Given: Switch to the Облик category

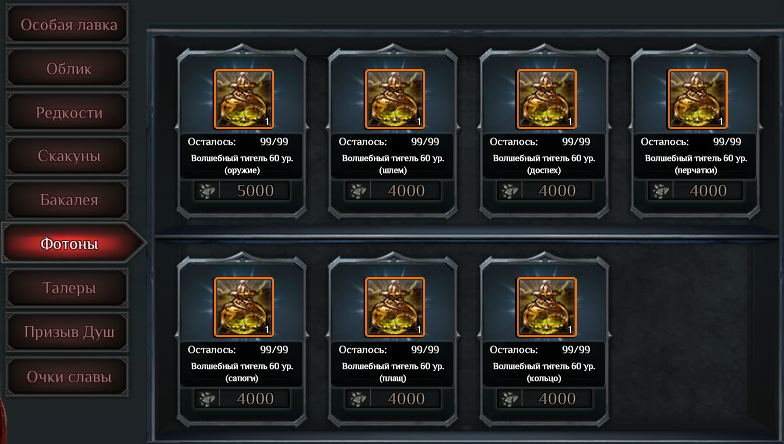Looking at the screenshot, I should click(x=68, y=68).
